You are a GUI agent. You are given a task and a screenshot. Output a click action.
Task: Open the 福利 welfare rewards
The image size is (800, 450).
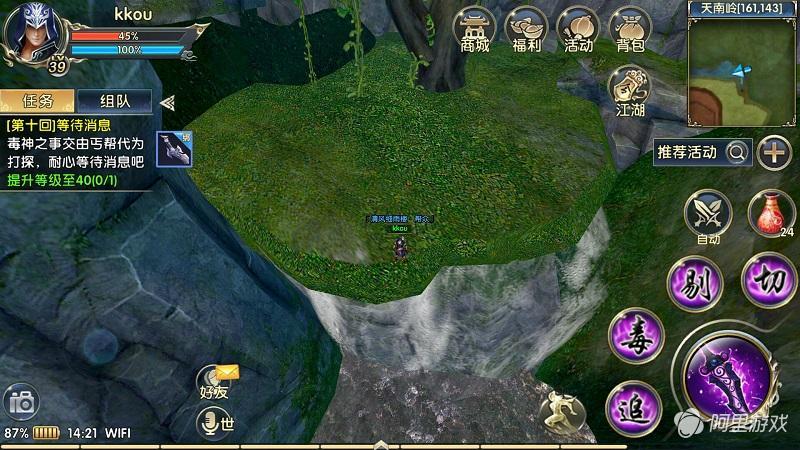click(x=526, y=28)
